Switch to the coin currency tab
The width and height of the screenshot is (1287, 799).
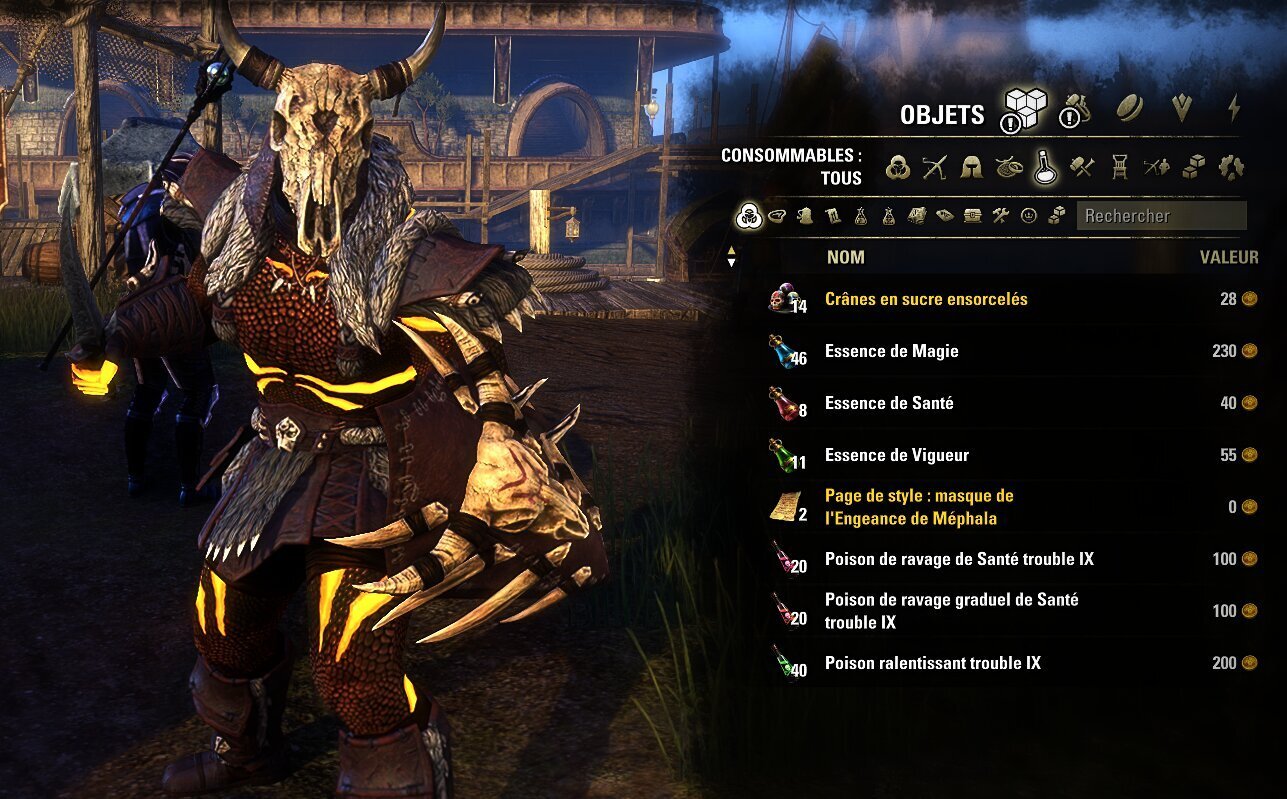coord(1129,109)
